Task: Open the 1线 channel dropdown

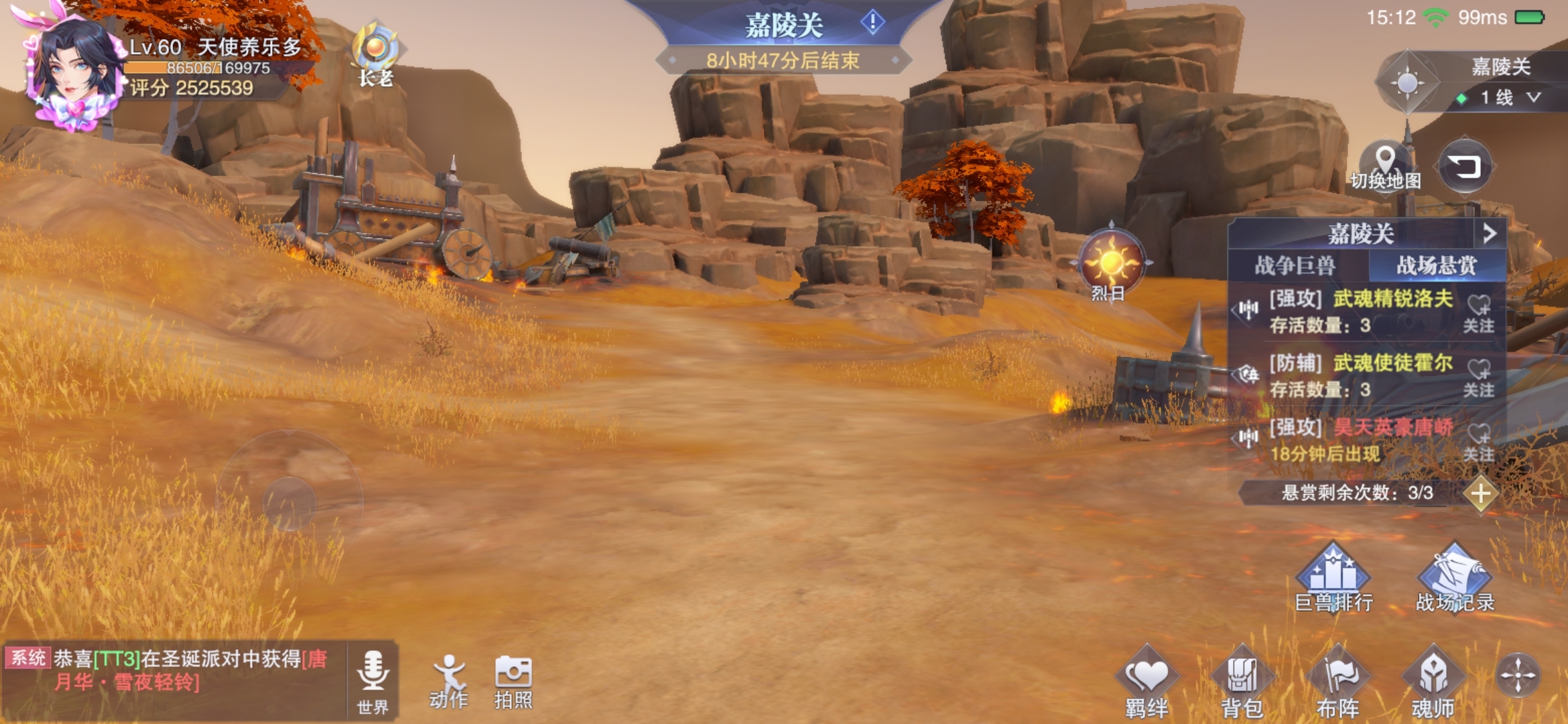Action: [1509, 98]
